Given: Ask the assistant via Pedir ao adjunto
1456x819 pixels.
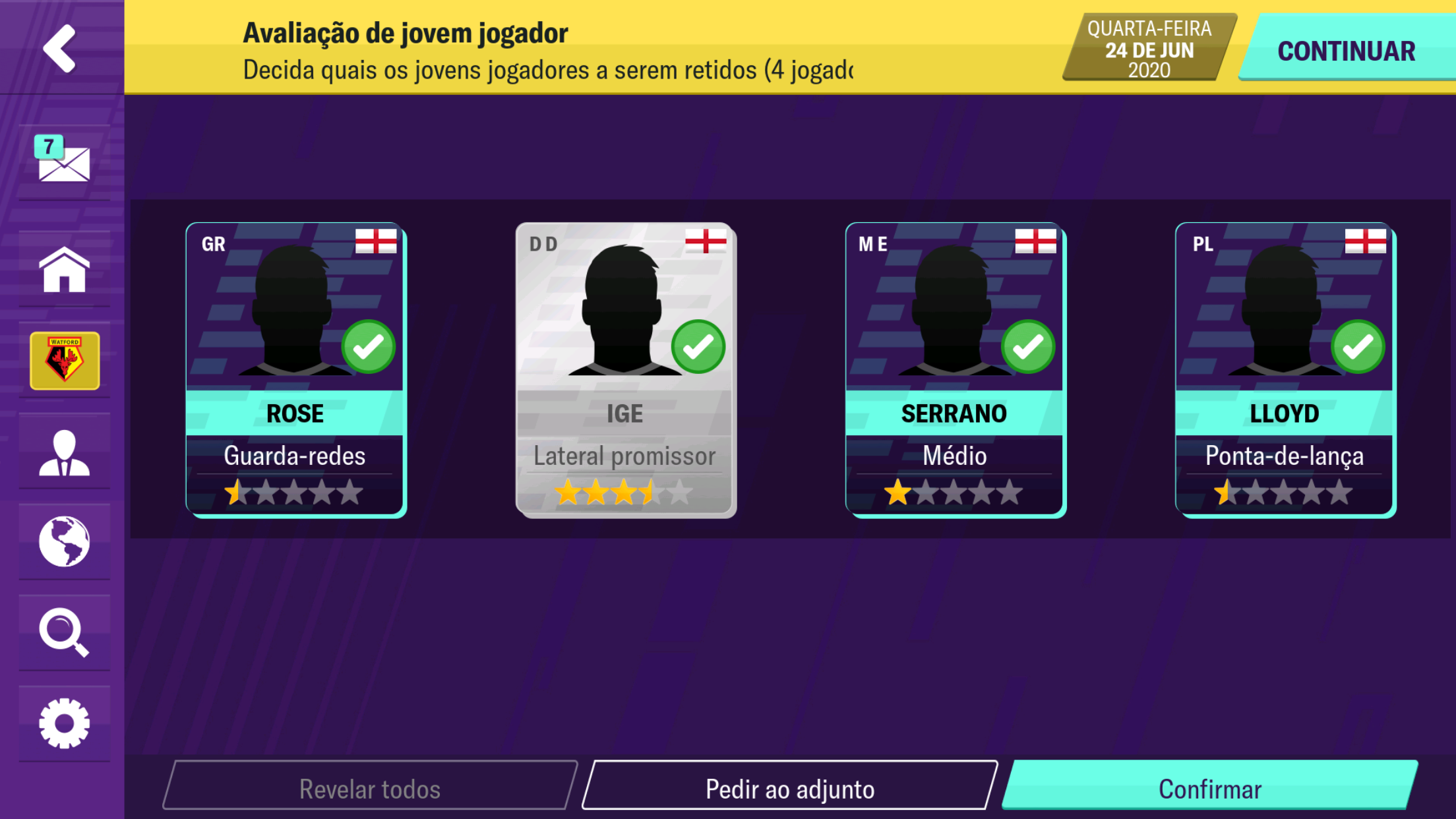Looking at the screenshot, I should (791, 787).
